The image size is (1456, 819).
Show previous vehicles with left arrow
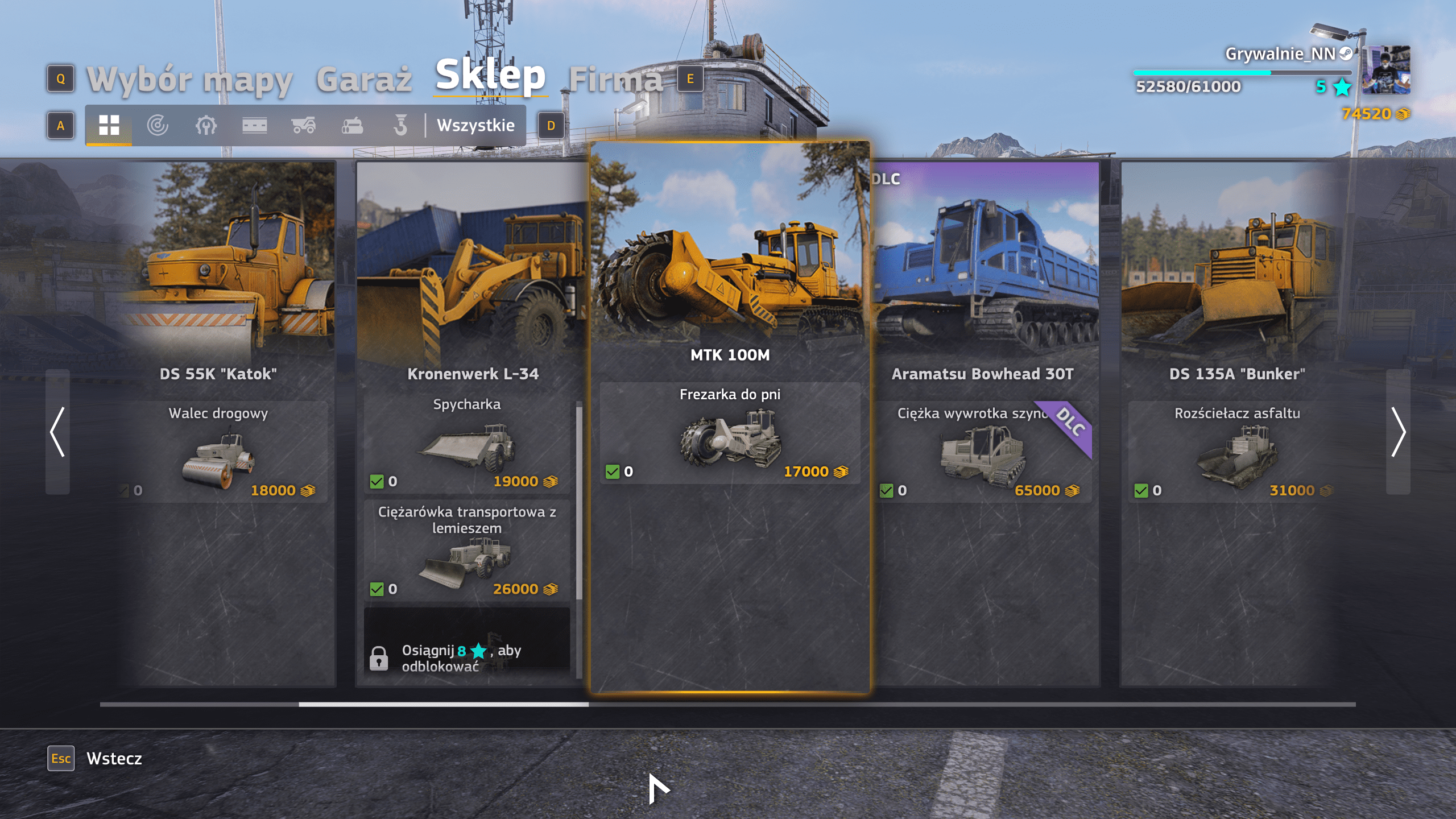57,432
